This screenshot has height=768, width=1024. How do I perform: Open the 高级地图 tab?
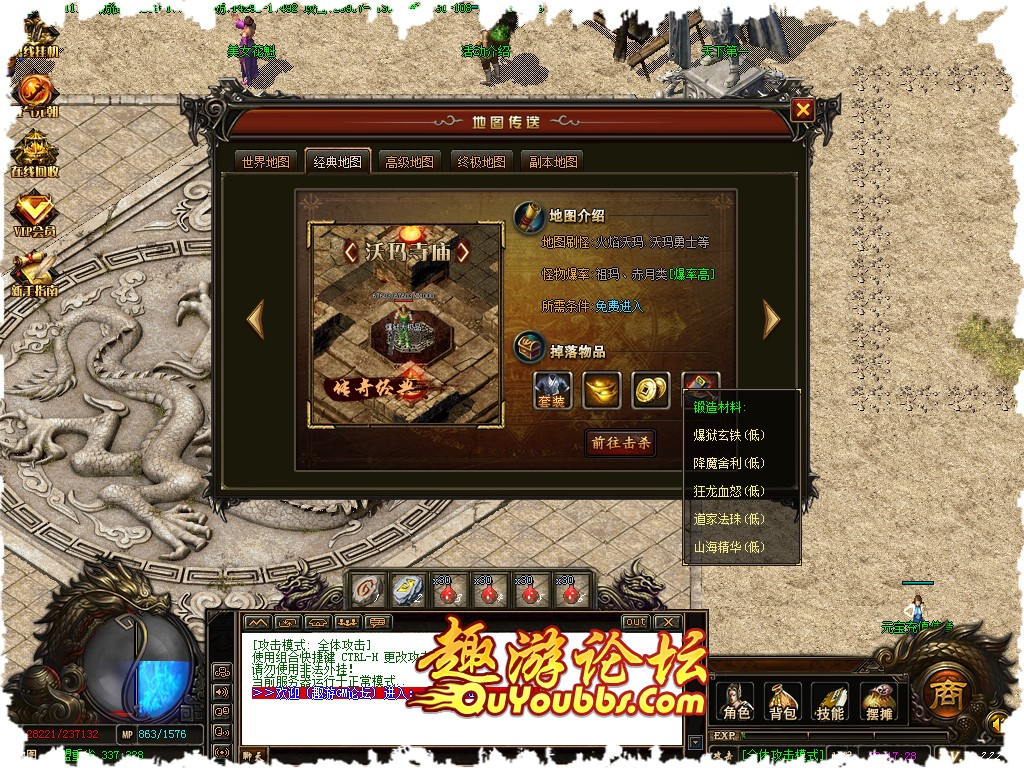(x=410, y=162)
